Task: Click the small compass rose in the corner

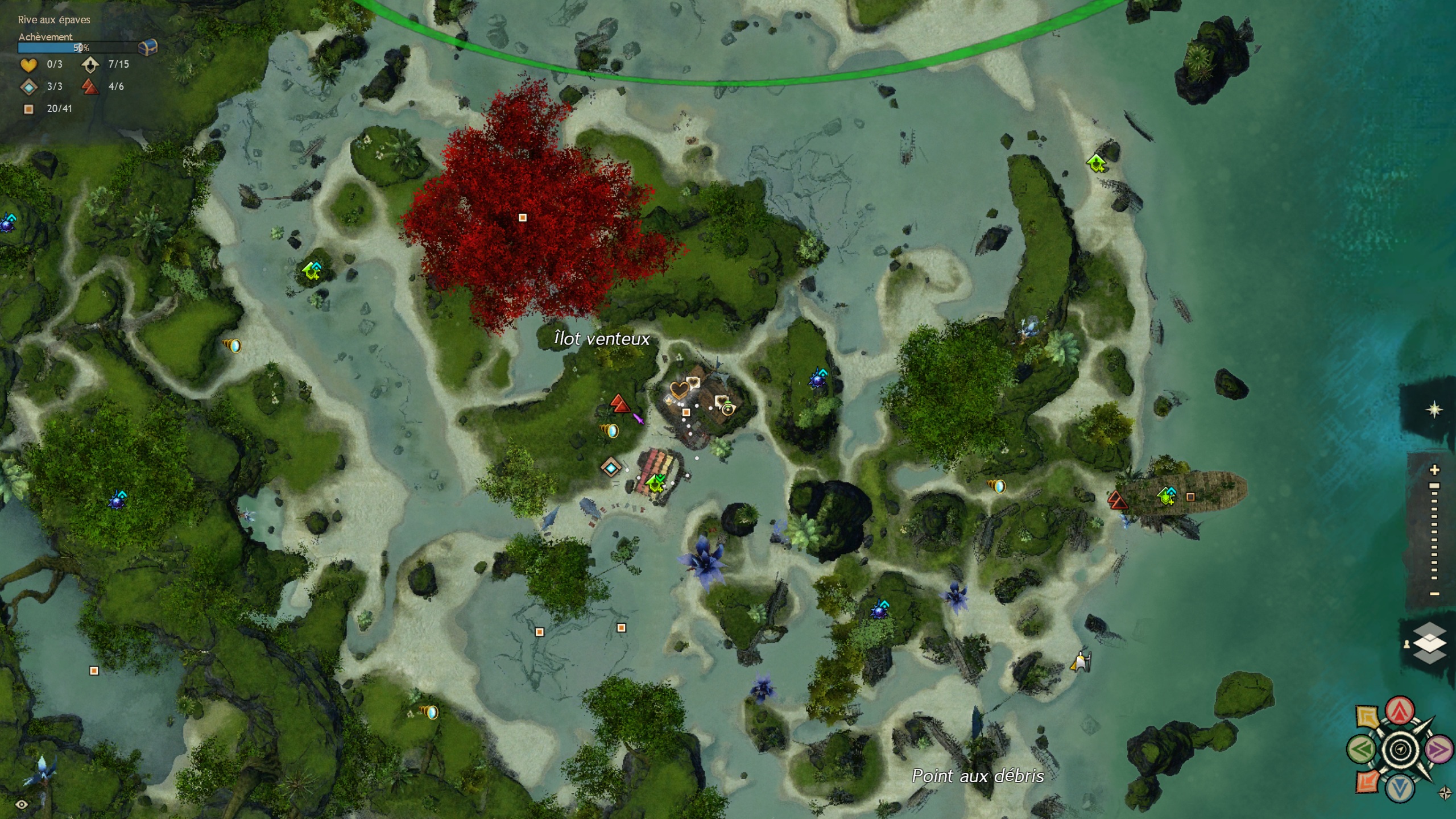Action: tap(1445, 792)
